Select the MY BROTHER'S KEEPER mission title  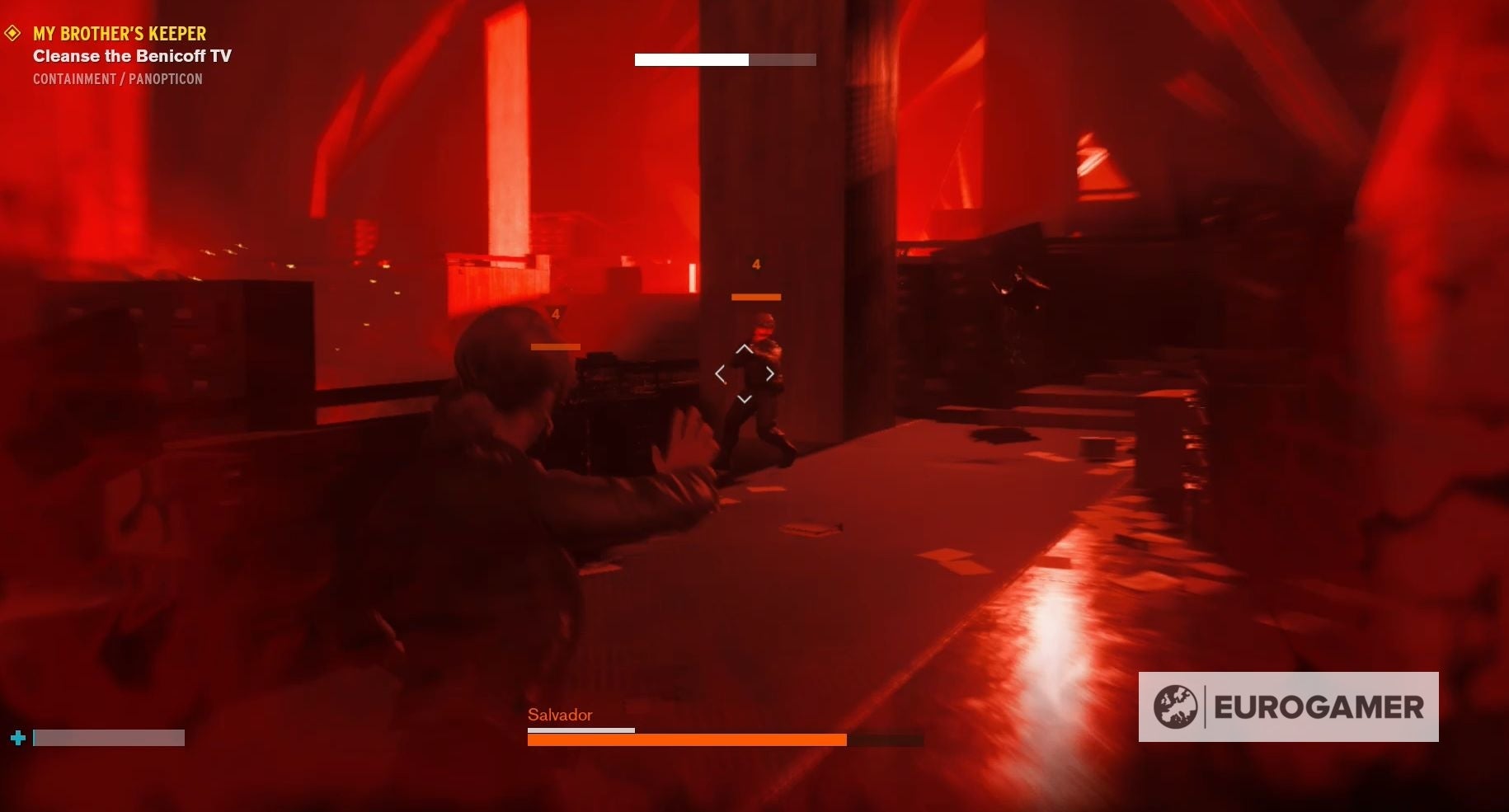119,33
